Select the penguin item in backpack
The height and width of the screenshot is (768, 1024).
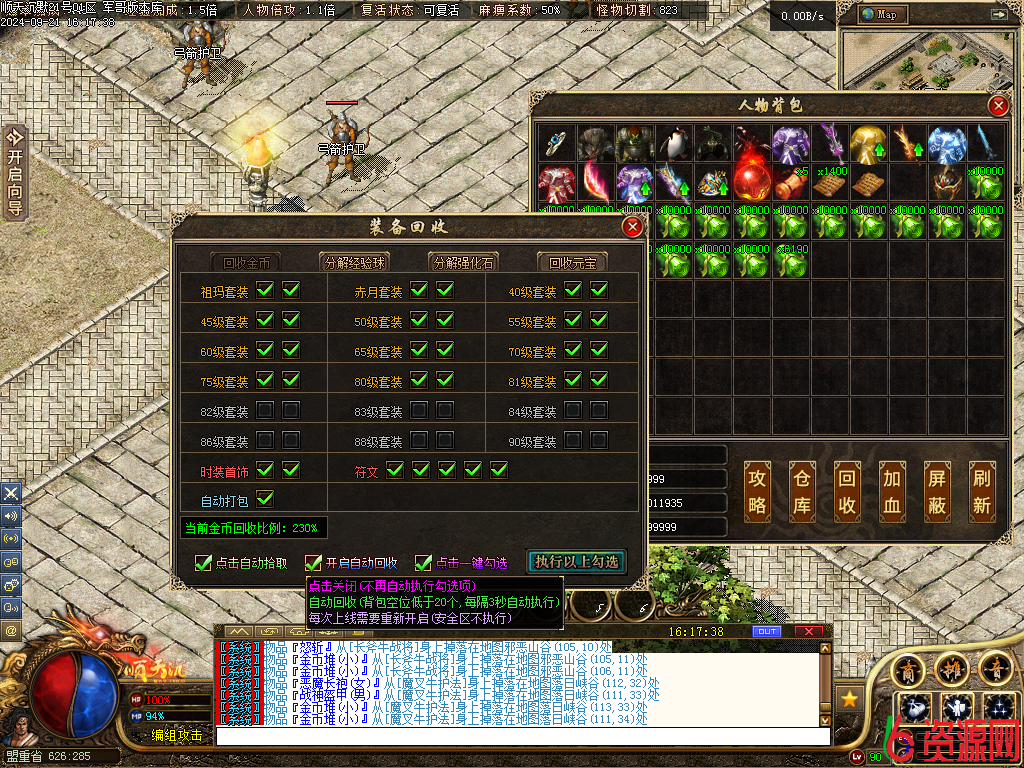click(675, 143)
